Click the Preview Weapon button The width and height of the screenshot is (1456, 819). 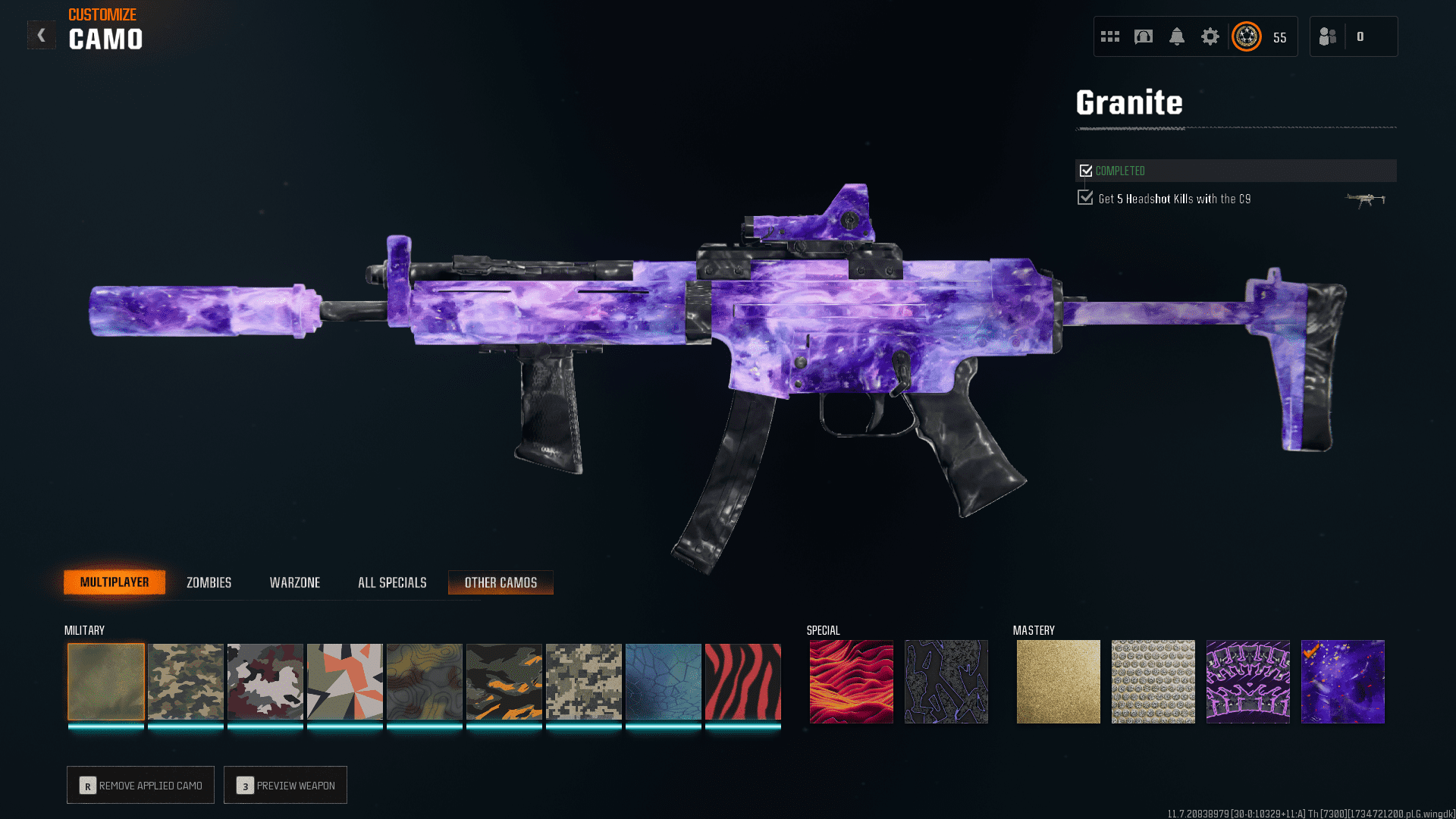point(285,785)
